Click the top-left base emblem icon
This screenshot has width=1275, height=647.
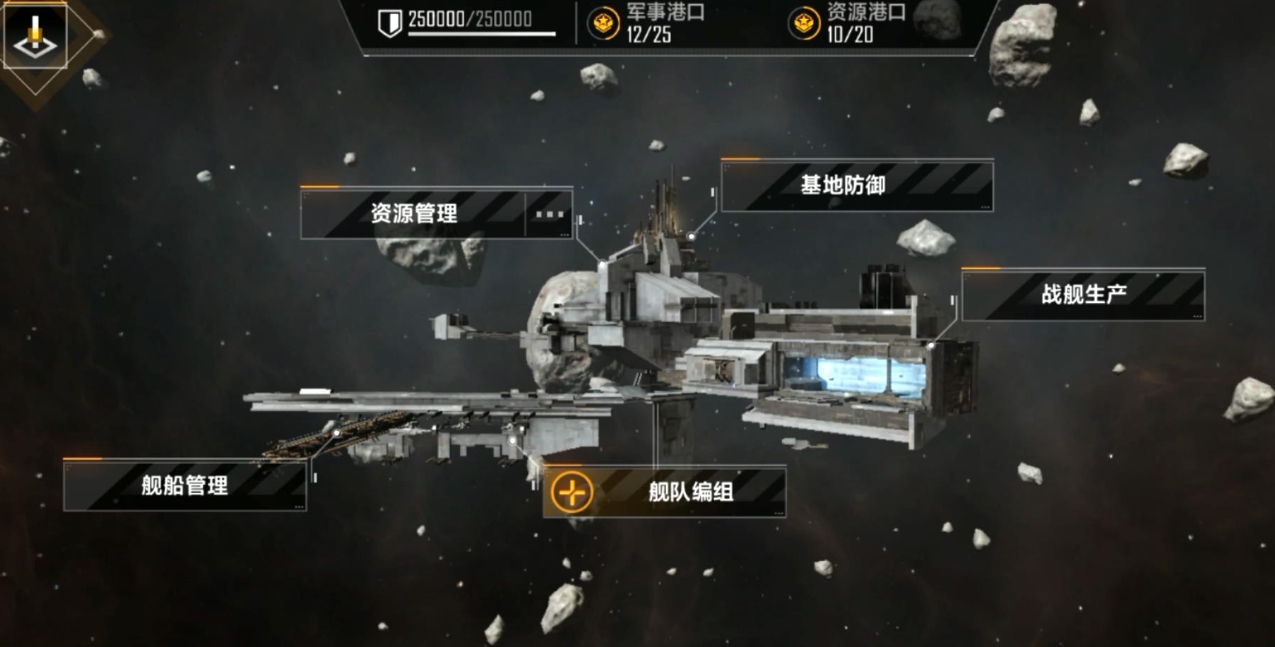[x=35, y=36]
